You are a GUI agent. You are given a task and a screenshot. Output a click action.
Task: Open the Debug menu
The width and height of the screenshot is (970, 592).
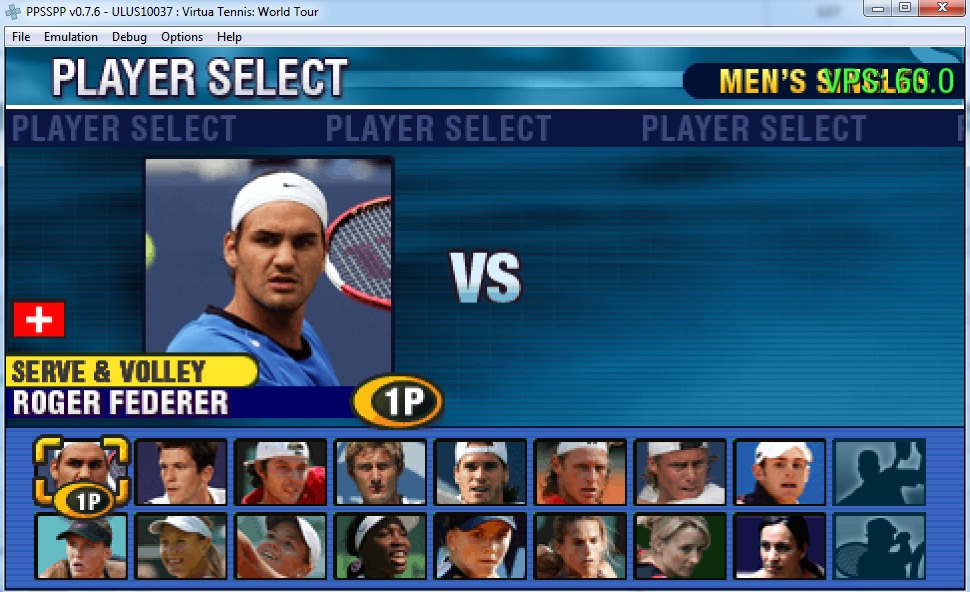[130, 37]
